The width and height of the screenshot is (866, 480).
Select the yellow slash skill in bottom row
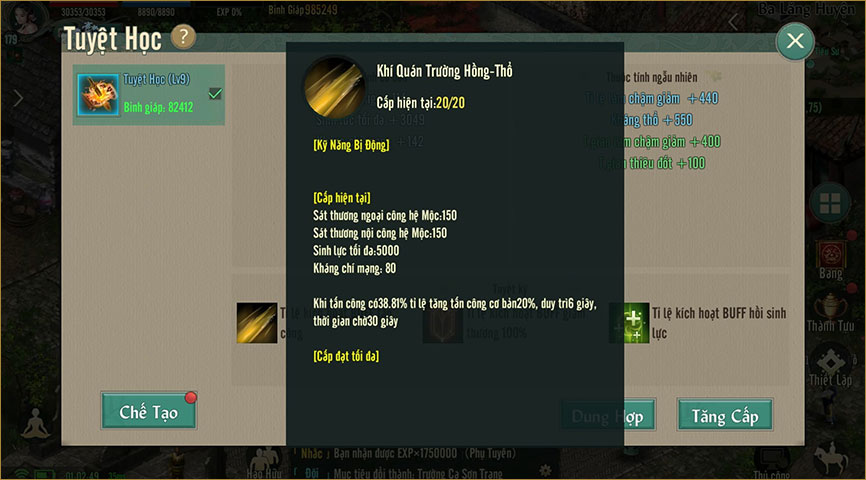tap(257, 322)
